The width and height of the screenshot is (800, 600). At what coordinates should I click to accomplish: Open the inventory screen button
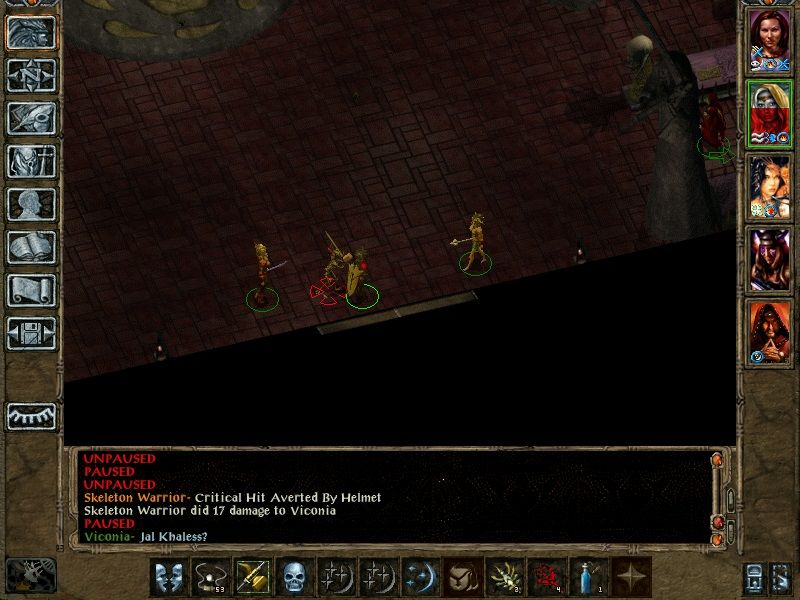pos(31,161)
